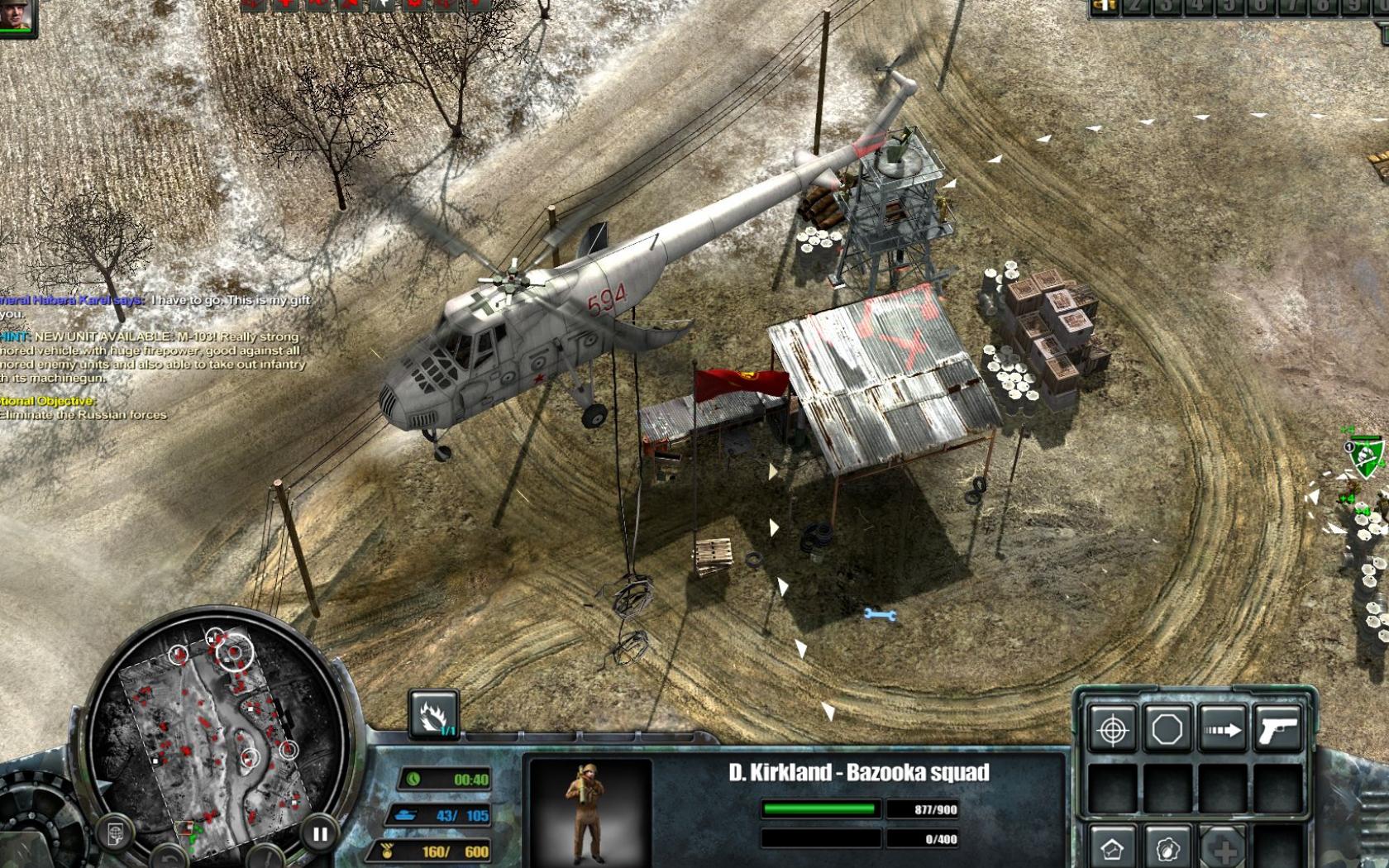The image size is (1389, 868).
Task: Select the grenade ability icon
Action: 1166,850
